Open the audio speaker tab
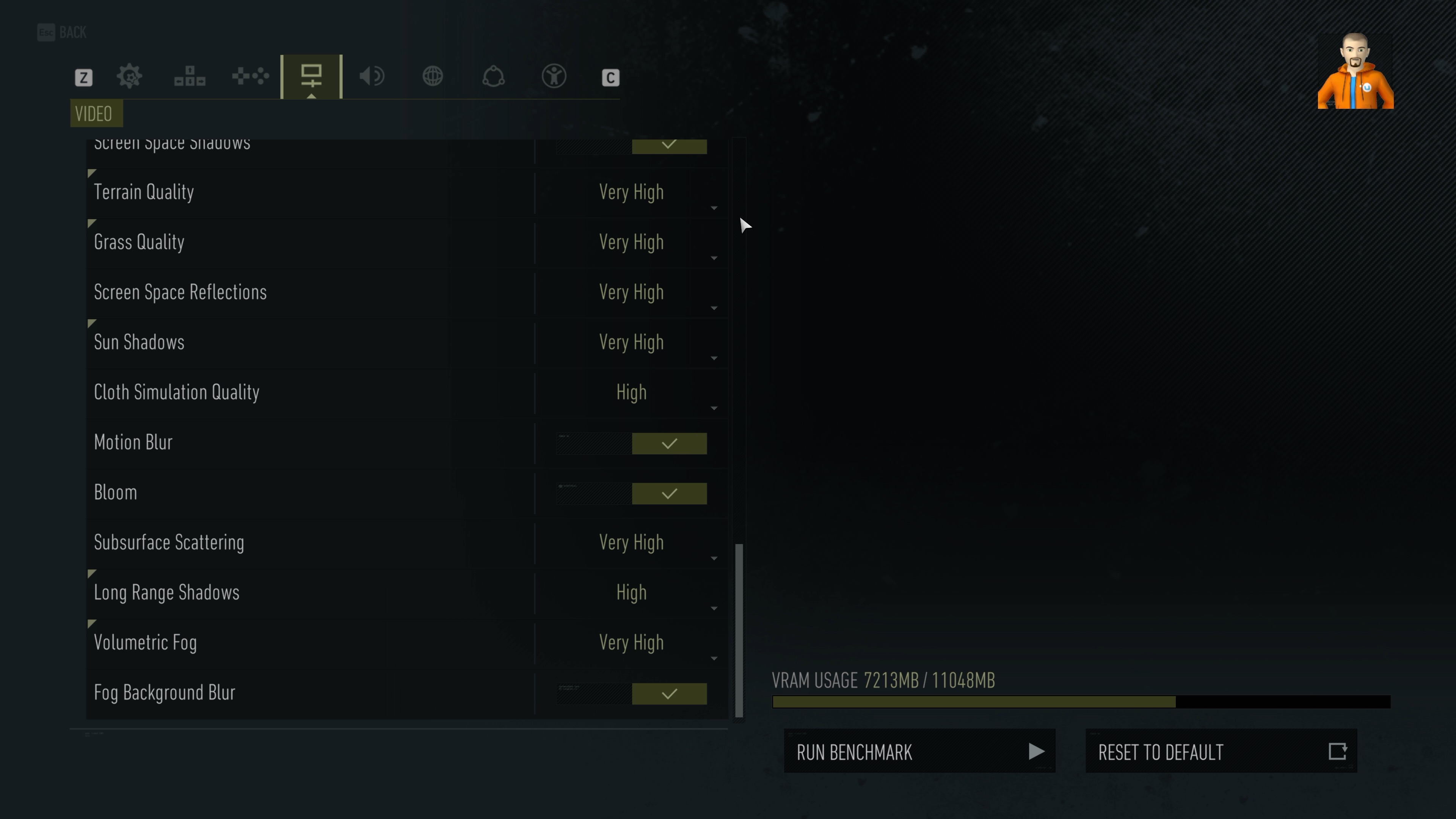Screen dimensions: 1456x819 tap(372, 76)
